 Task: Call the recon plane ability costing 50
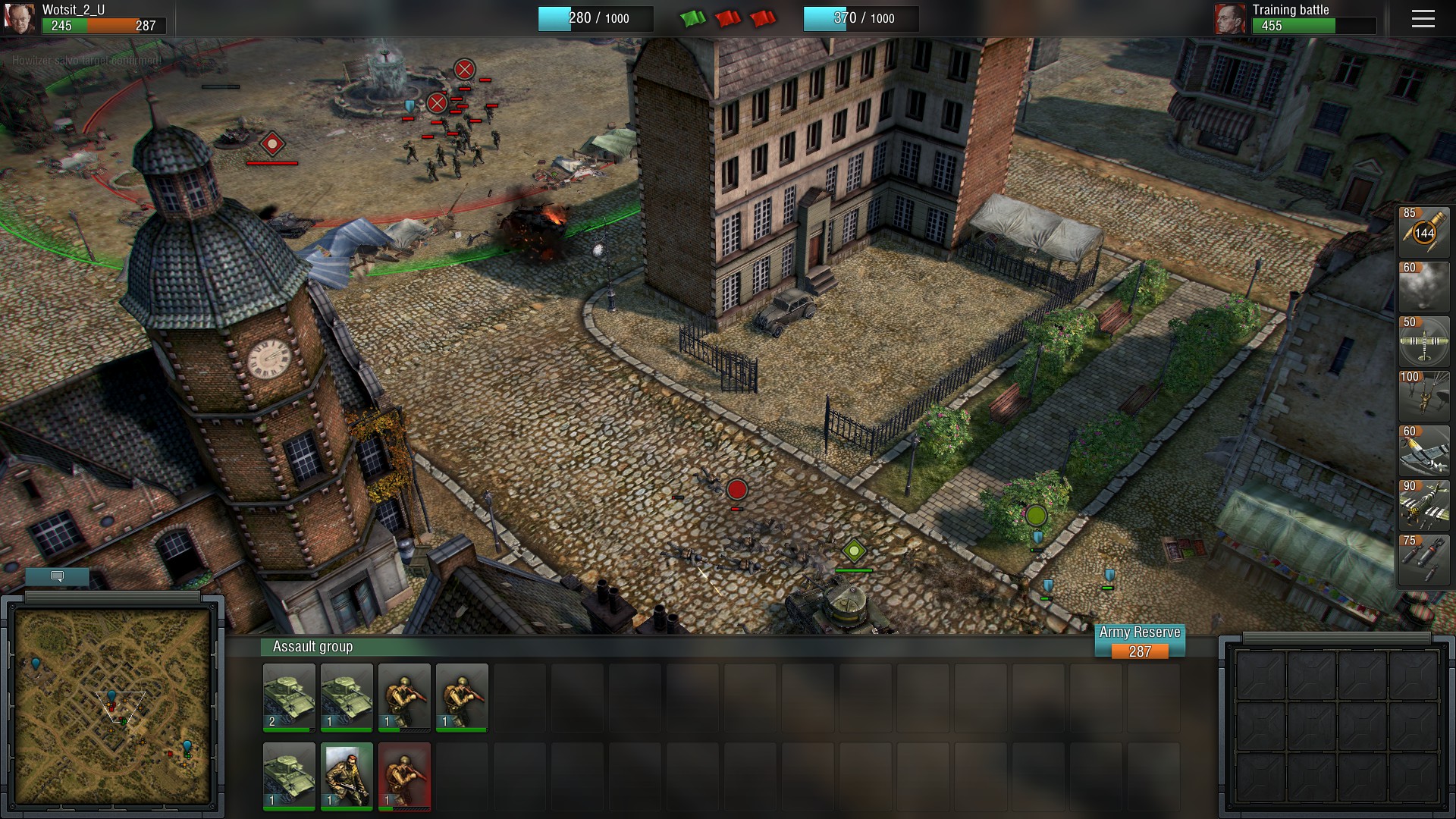click(1423, 342)
